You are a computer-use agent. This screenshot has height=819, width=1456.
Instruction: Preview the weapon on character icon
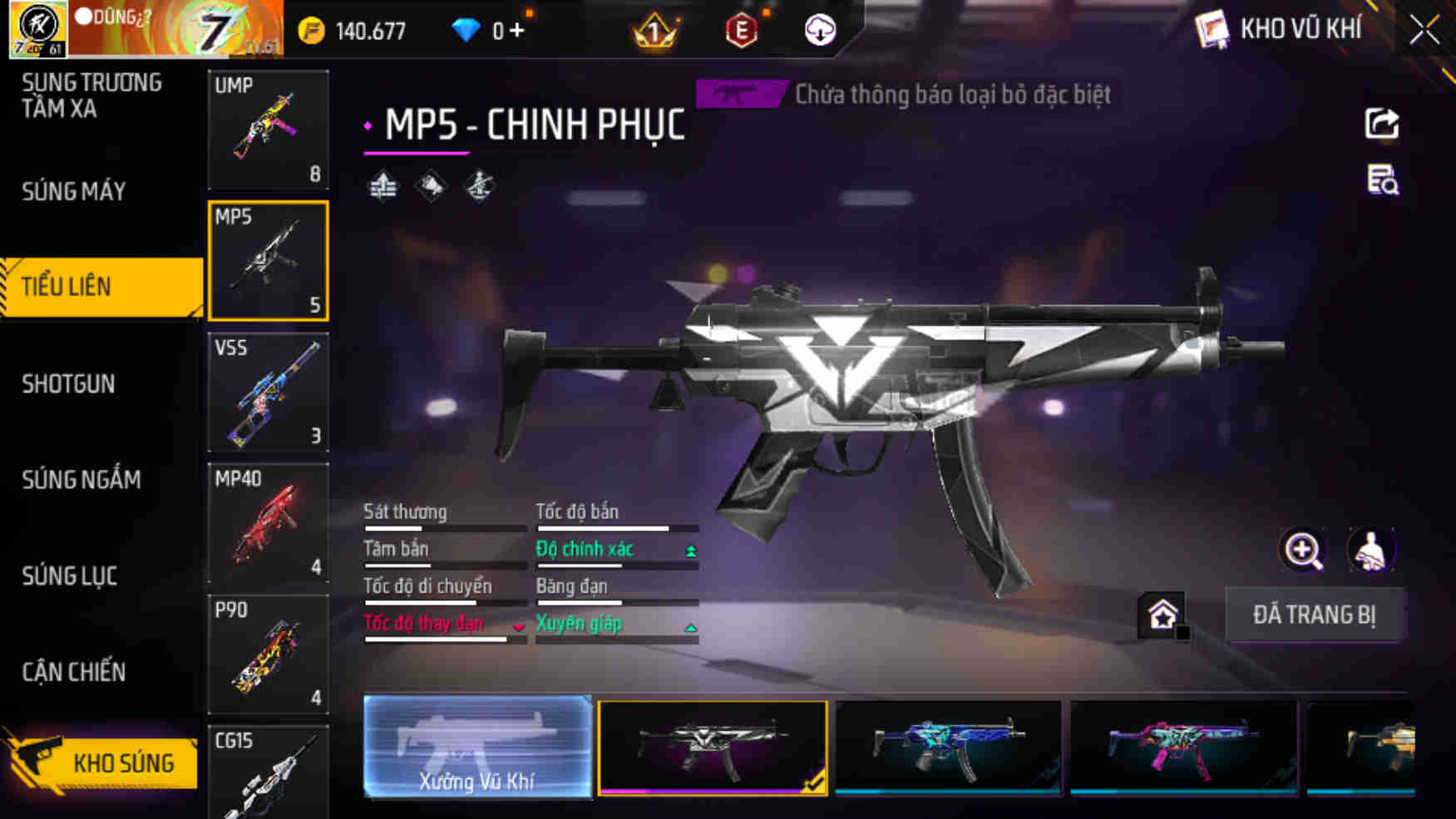tap(1370, 550)
